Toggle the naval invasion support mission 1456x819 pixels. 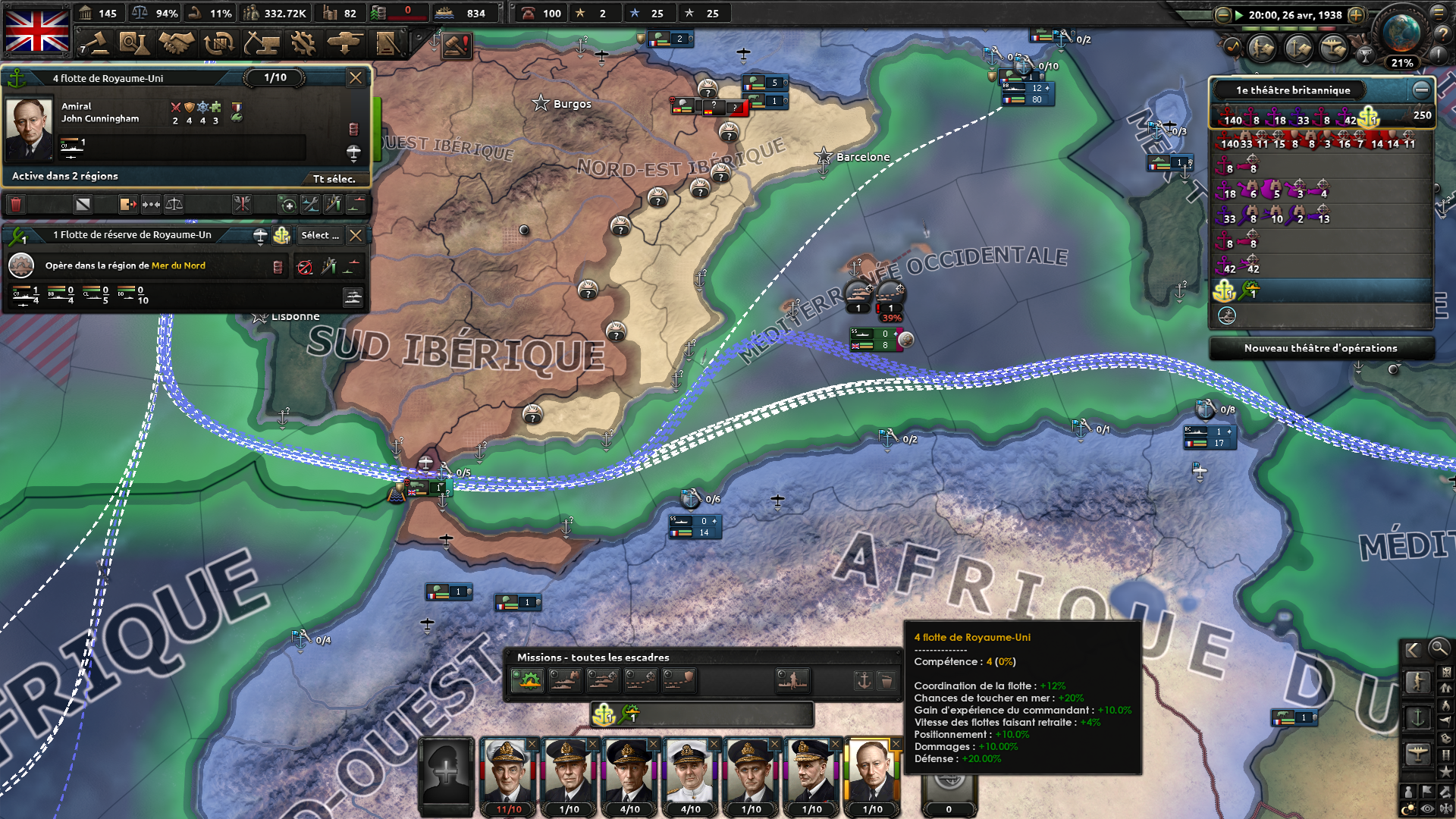coord(791,681)
